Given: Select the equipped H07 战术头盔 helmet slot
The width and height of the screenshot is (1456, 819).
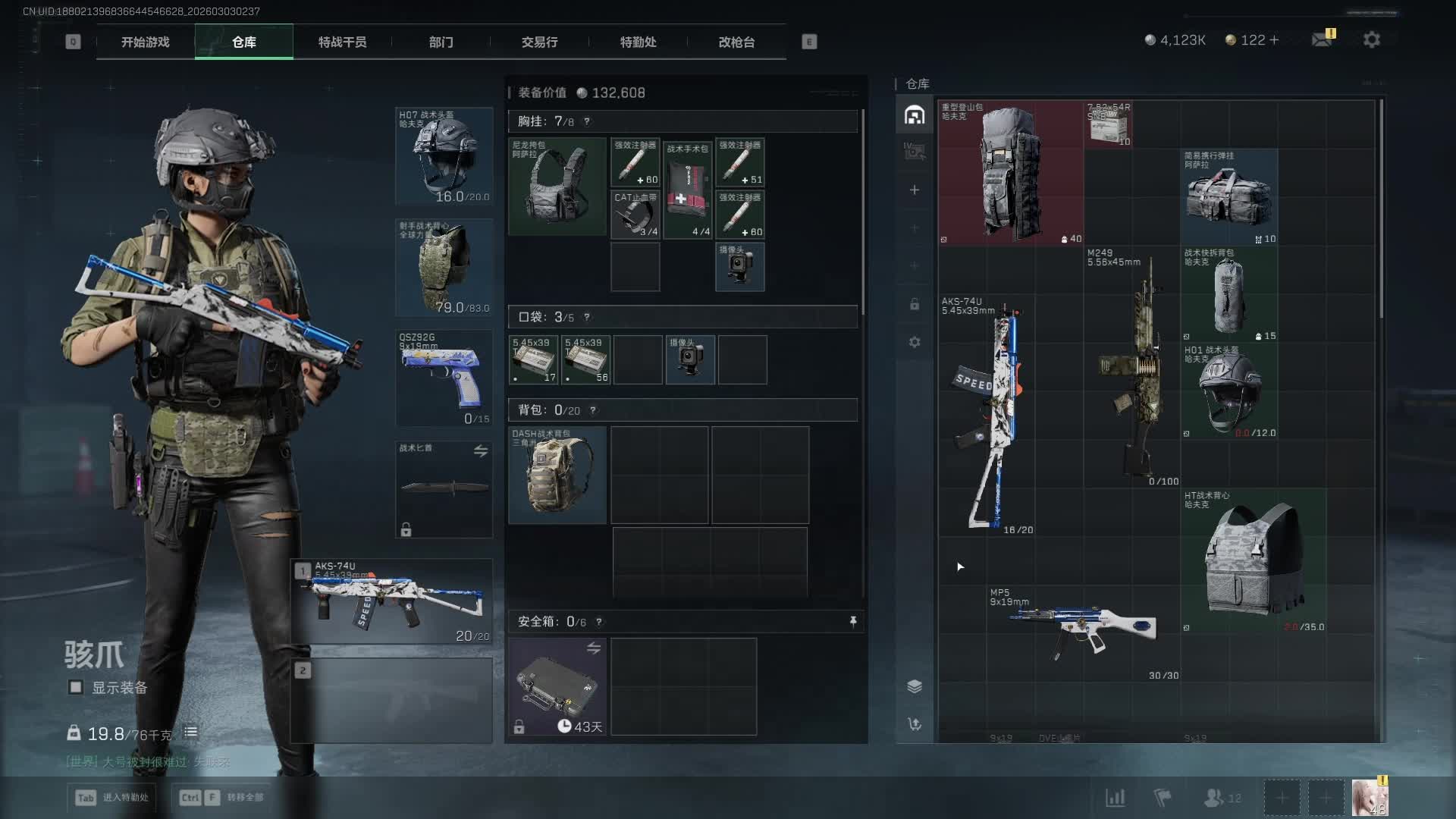Looking at the screenshot, I should (x=444, y=156).
